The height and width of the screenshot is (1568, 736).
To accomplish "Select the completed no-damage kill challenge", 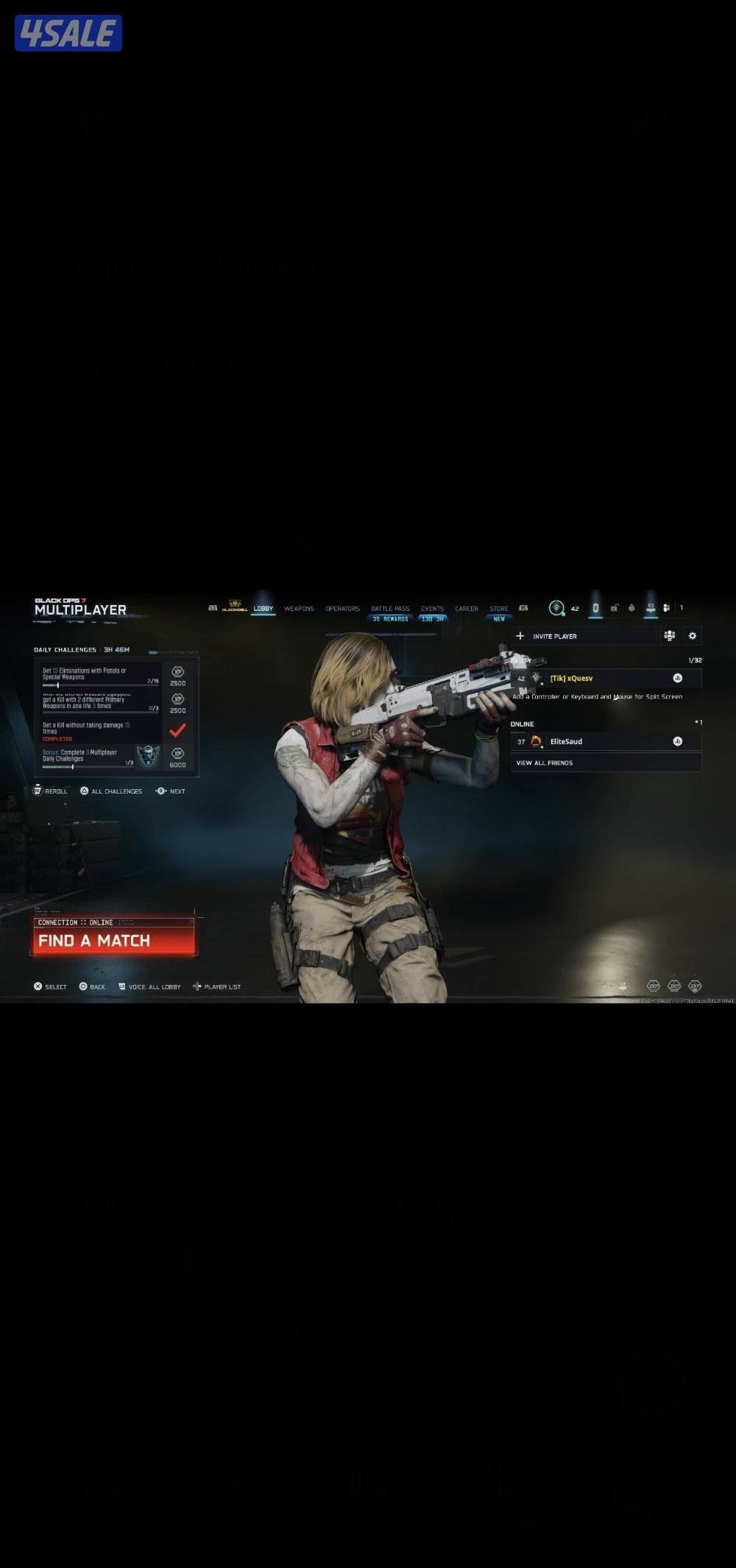I will [101, 731].
